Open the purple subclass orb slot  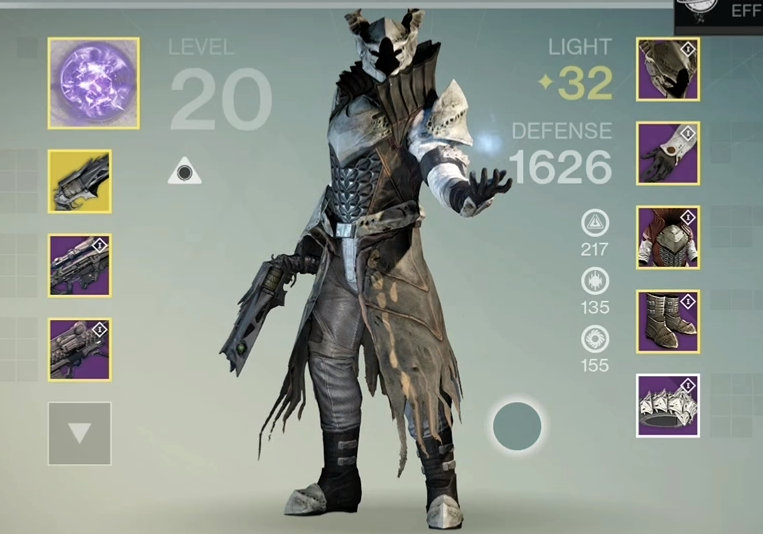[94, 83]
